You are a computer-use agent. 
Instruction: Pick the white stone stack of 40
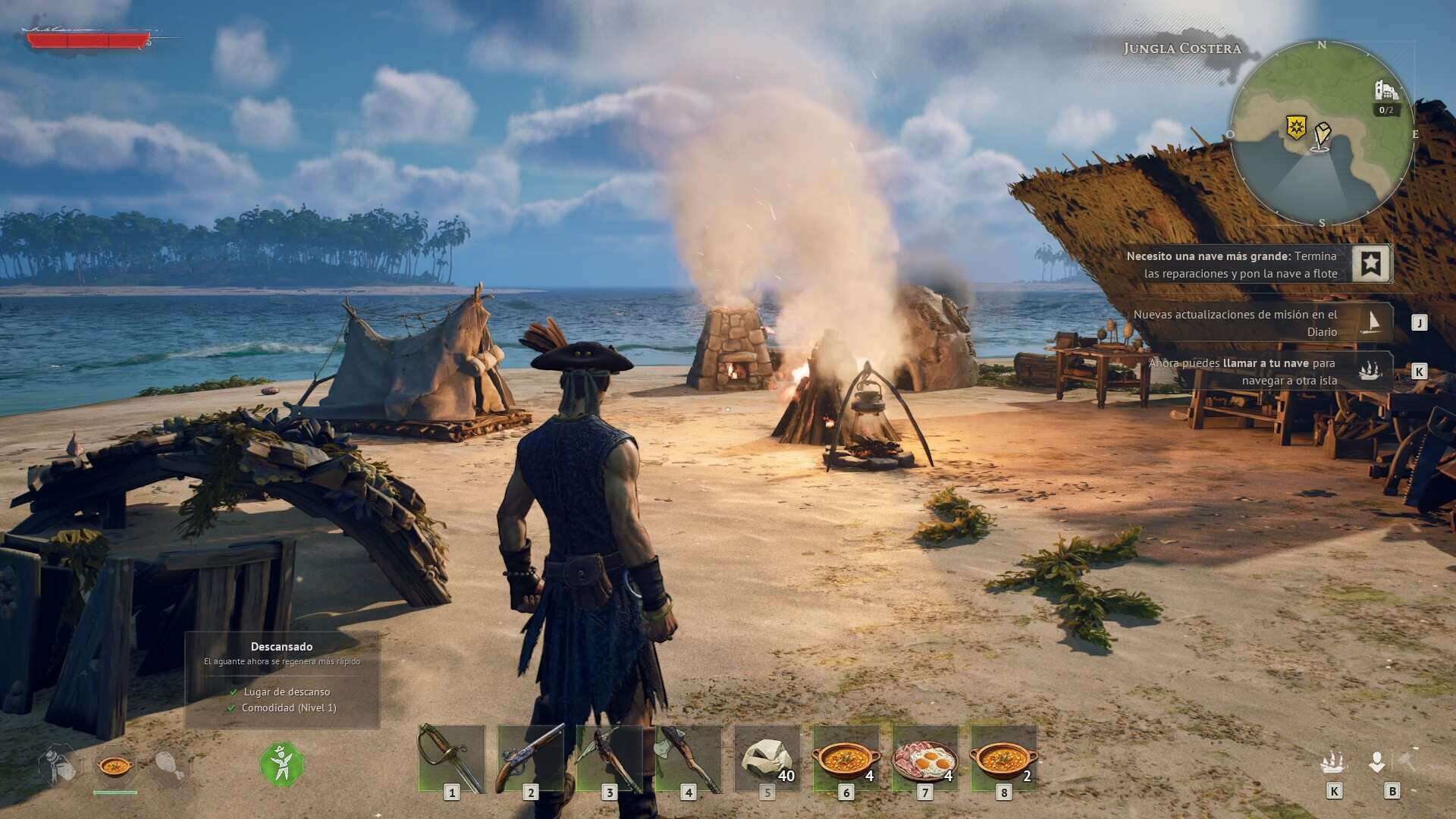click(x=767, y=758)
